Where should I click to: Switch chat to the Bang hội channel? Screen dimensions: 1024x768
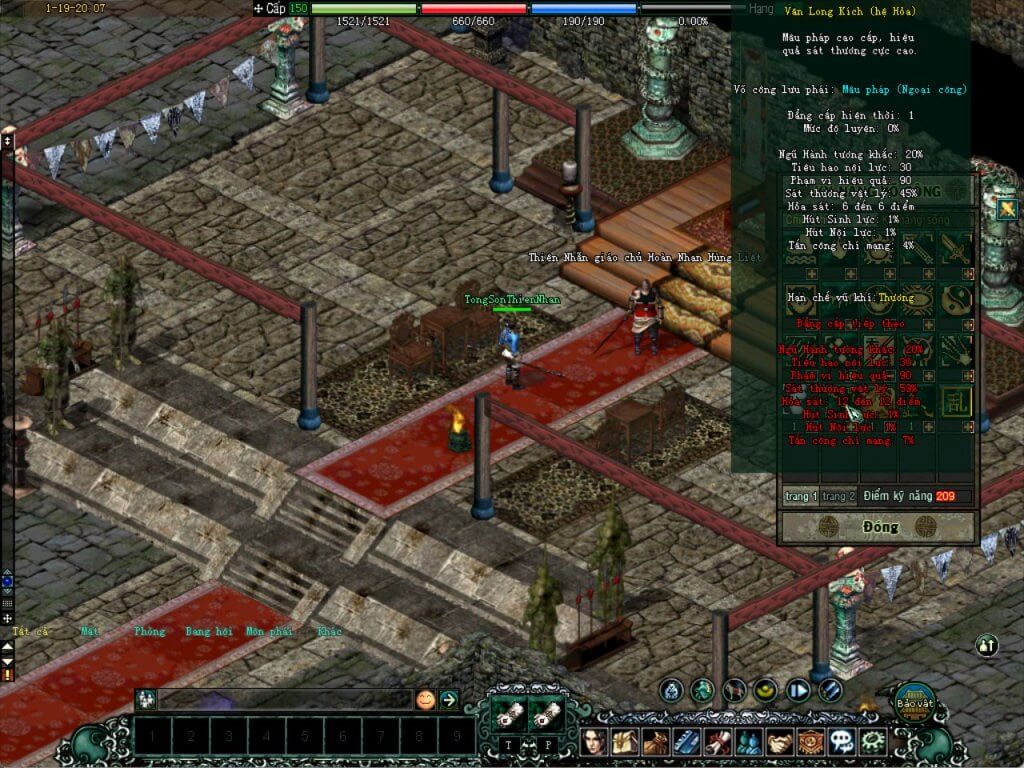[208, 632]
